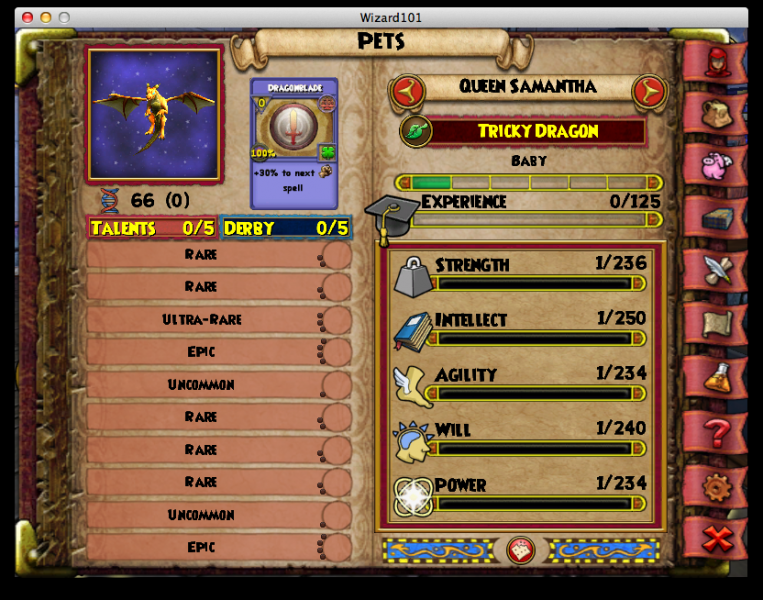Screen dimensions: 763x600
Task: Open the spell deck tab
Action: 716,218
